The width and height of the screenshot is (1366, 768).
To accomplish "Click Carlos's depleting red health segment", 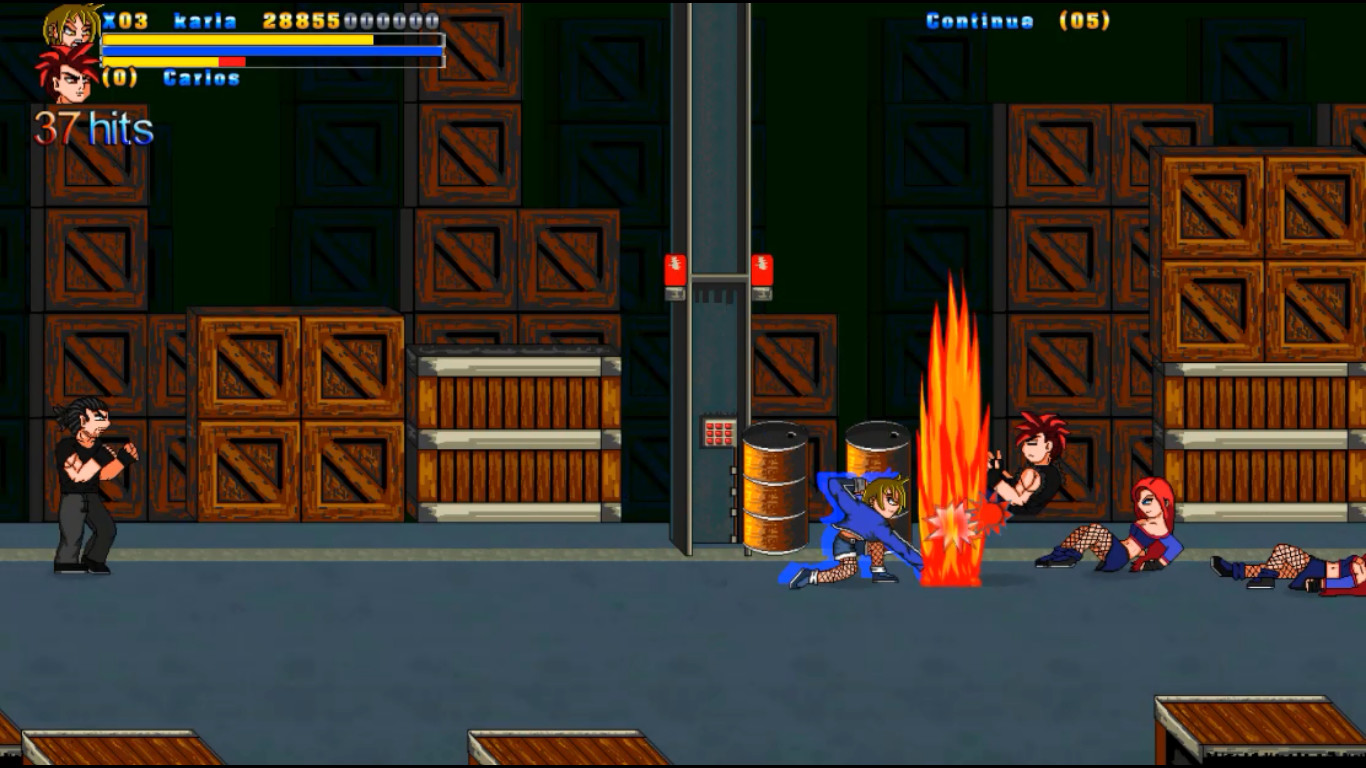I will [232, 62].
